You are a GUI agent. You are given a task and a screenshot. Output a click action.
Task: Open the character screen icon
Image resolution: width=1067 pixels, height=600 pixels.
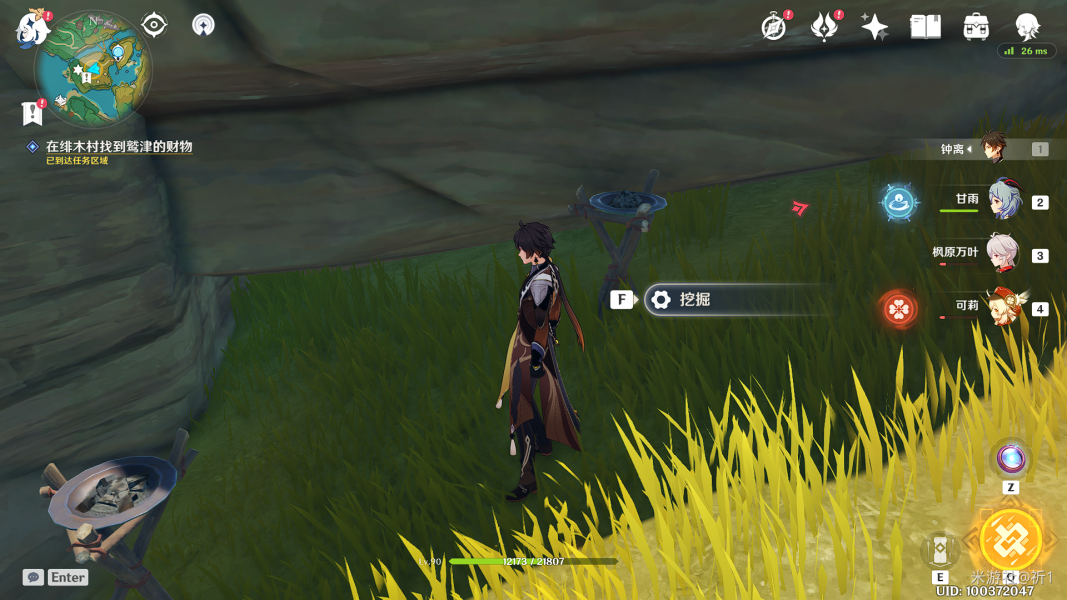pyautogui.click(x=1027, y=27)
